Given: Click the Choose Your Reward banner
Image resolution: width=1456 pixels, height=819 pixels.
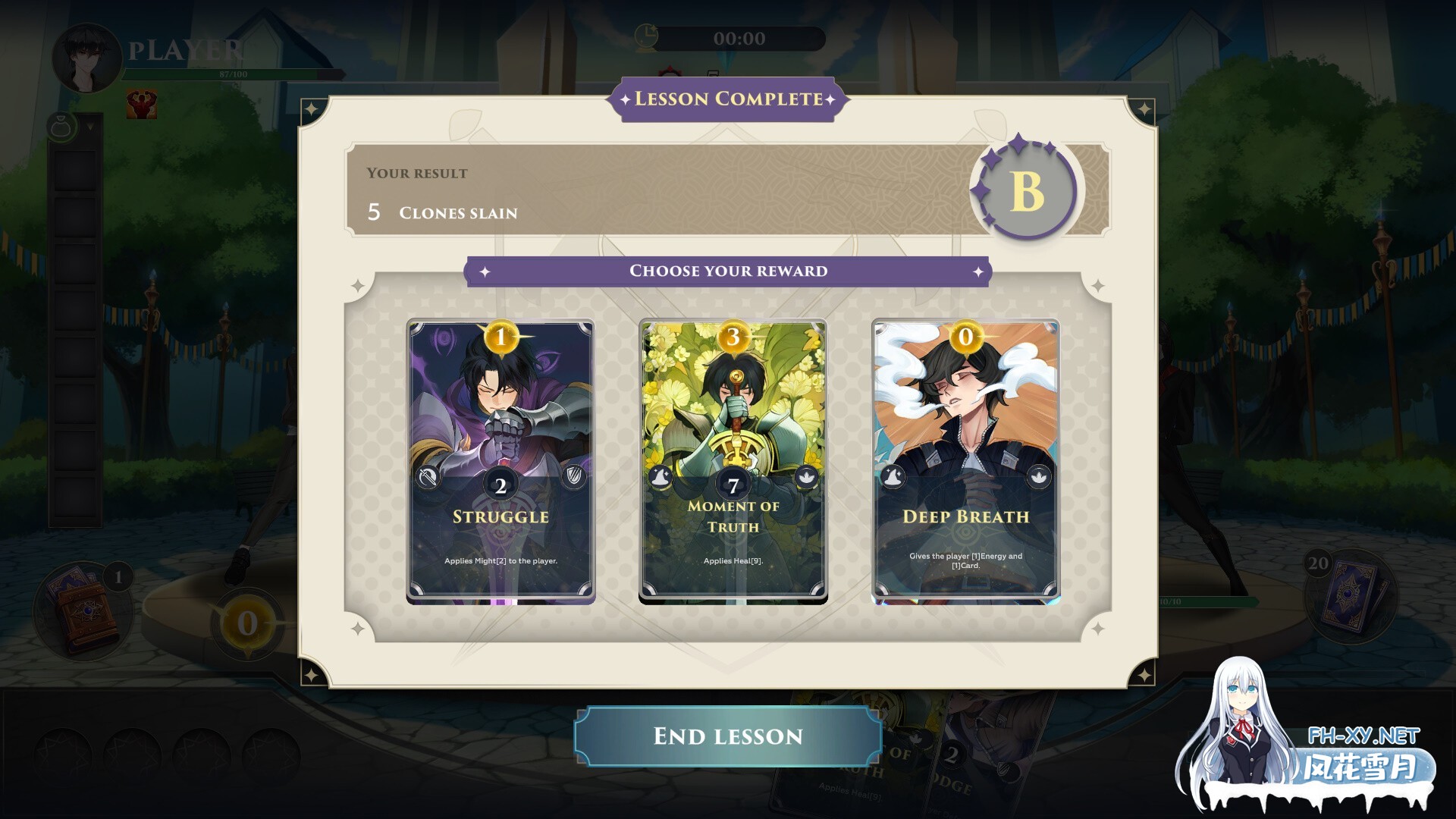Looking at the screenshot, I should coord(727,271).
